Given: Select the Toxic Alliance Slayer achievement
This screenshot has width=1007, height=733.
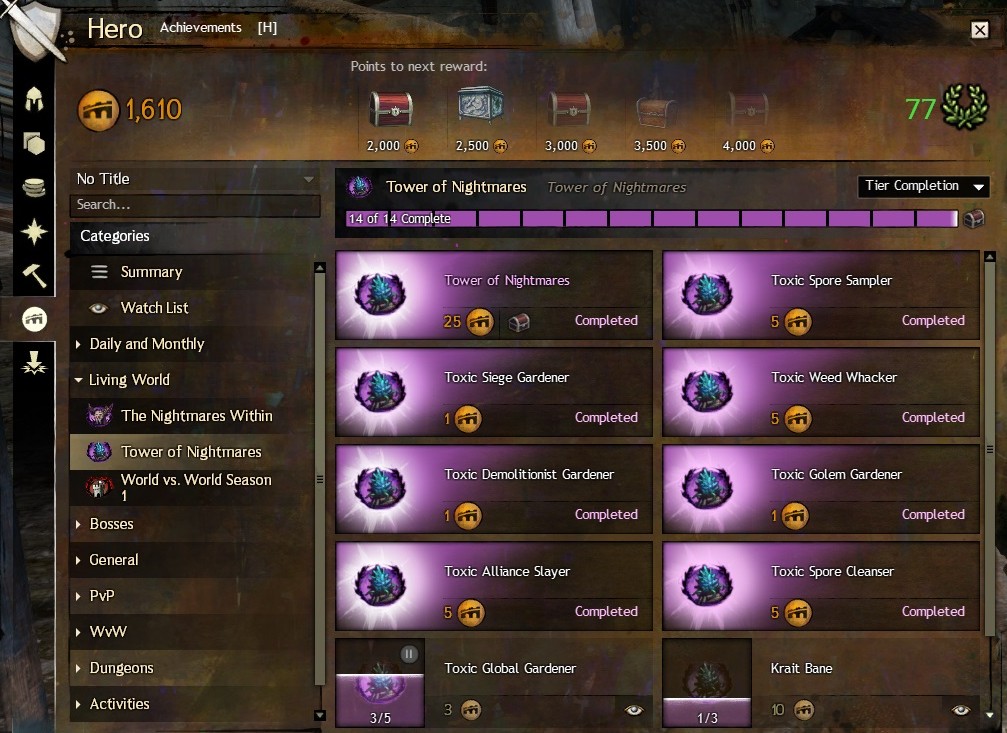Looking at the screenshot, I should pos(494,586).
